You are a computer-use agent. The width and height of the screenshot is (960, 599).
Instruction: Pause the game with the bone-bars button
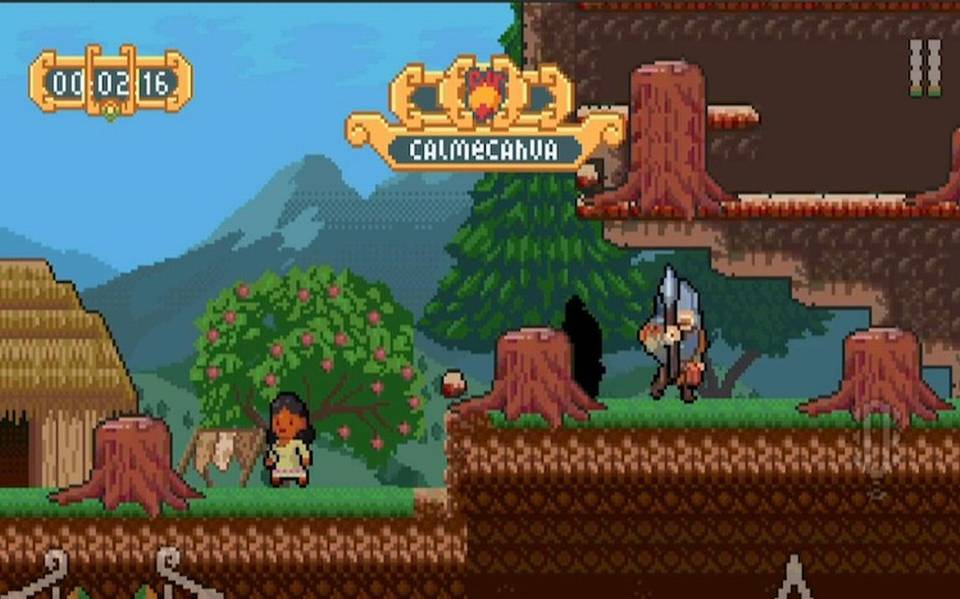pyautogui.click(x=924, y=68)
